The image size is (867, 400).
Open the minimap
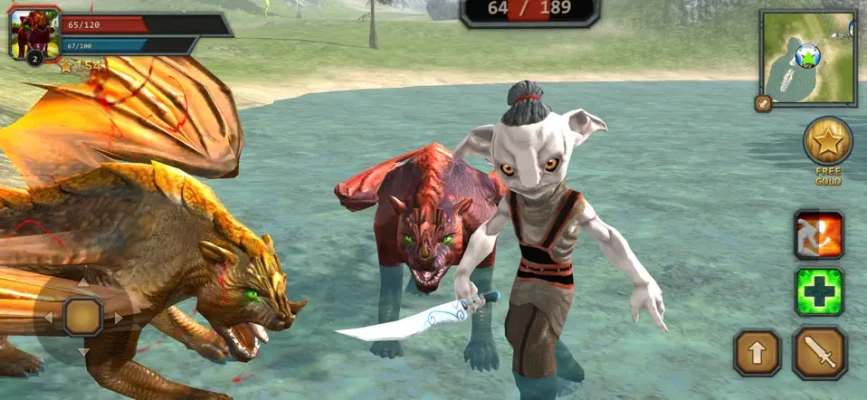click(809, 57)
